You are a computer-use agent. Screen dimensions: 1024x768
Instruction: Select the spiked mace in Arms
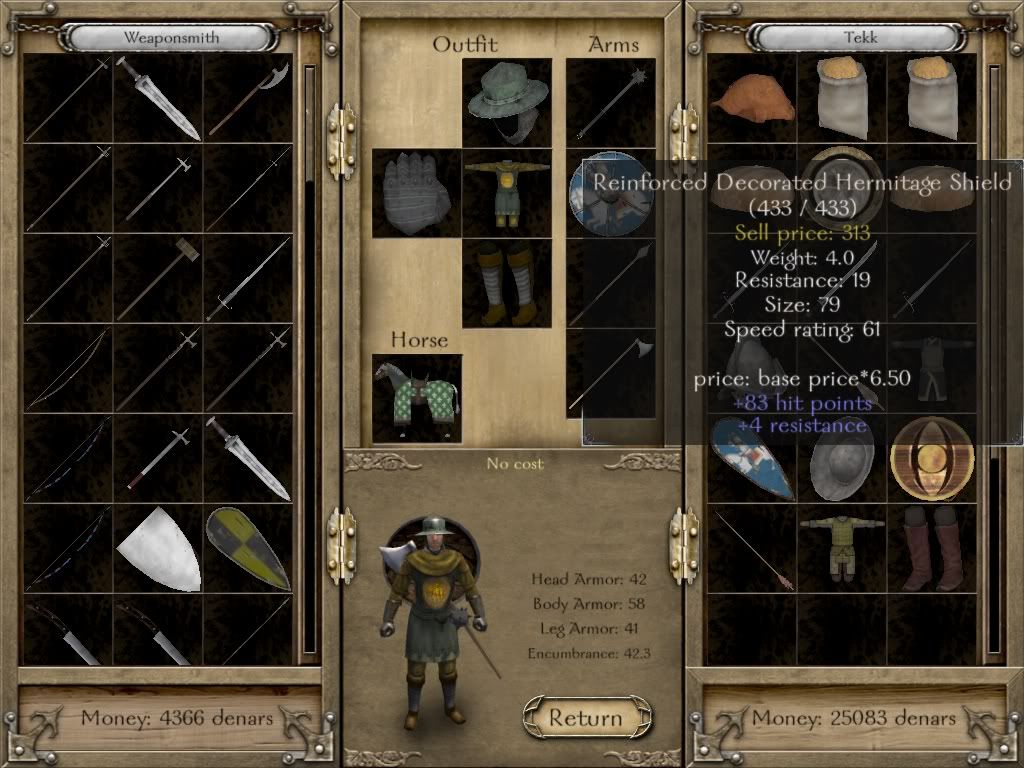(610, 102)
